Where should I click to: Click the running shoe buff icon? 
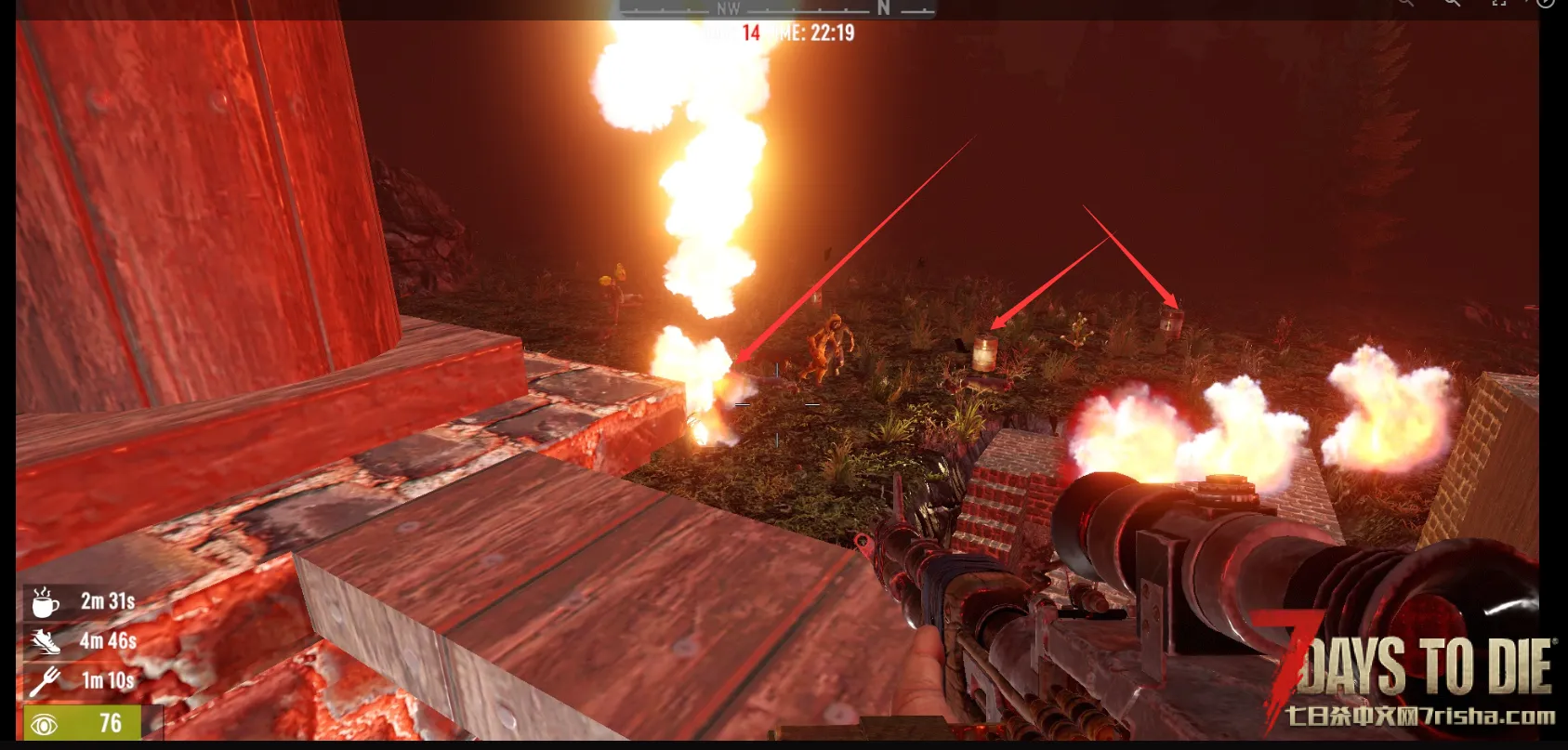coord(44,641)
